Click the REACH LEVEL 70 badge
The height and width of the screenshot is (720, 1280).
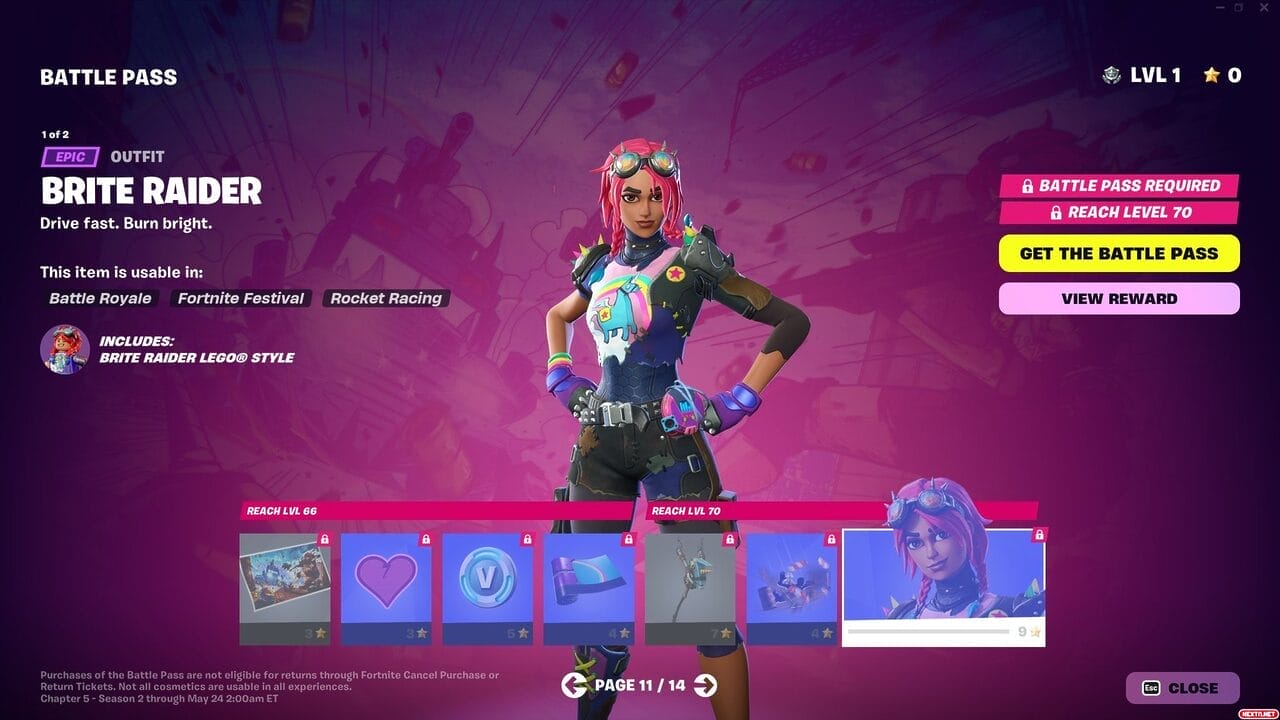click(x=1119, y=212)
